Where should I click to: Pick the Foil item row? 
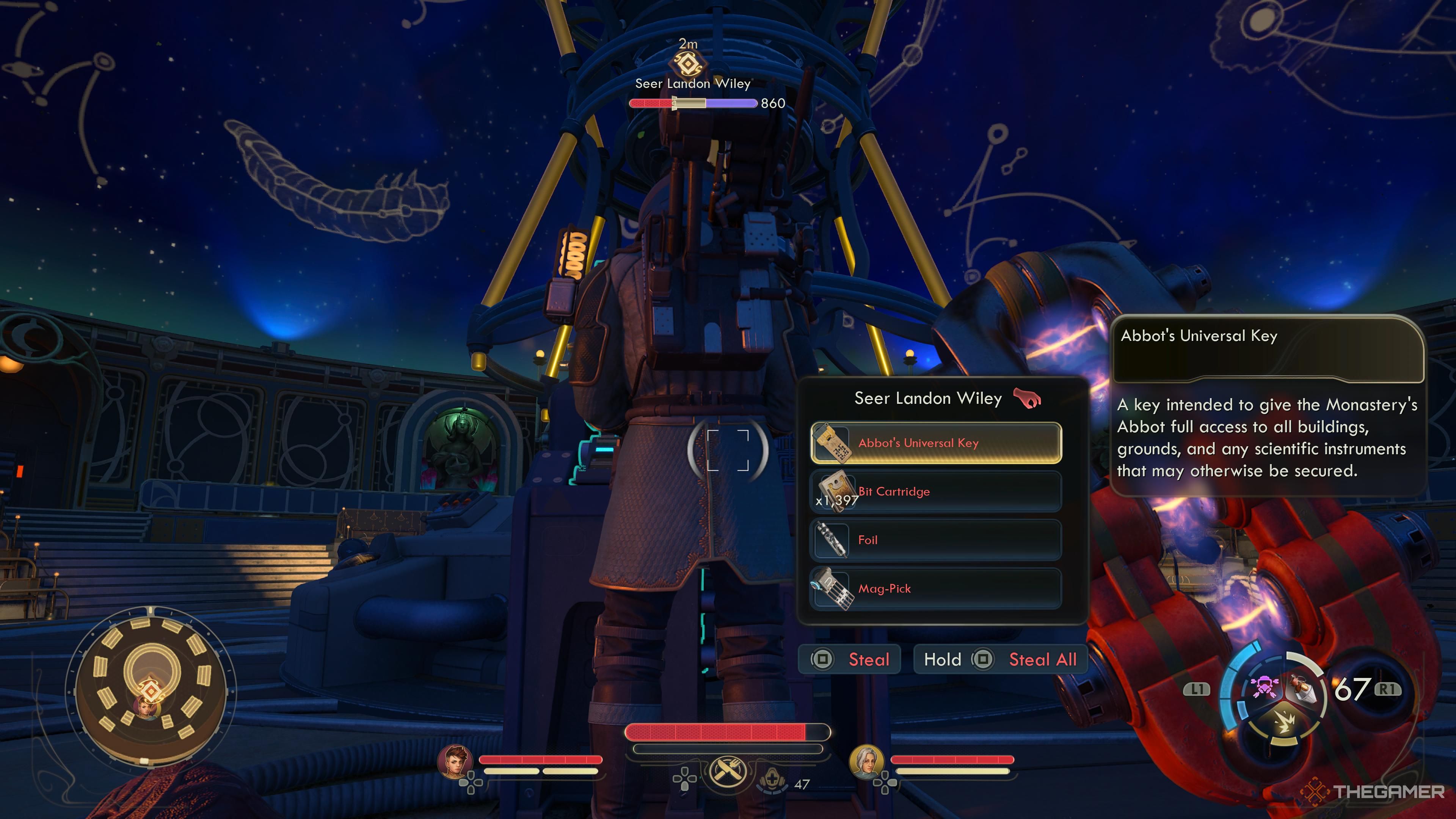(x=935, y=540)
